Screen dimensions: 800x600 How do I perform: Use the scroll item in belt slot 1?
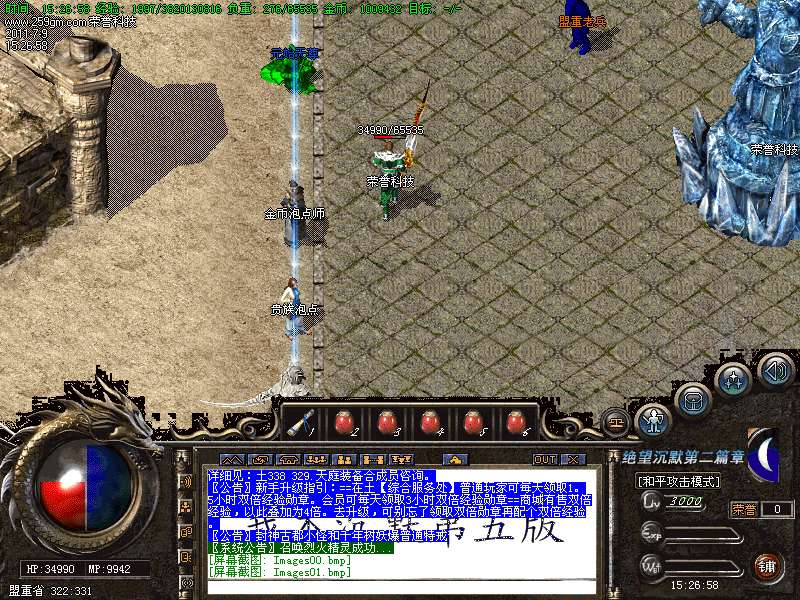[299, 422]
